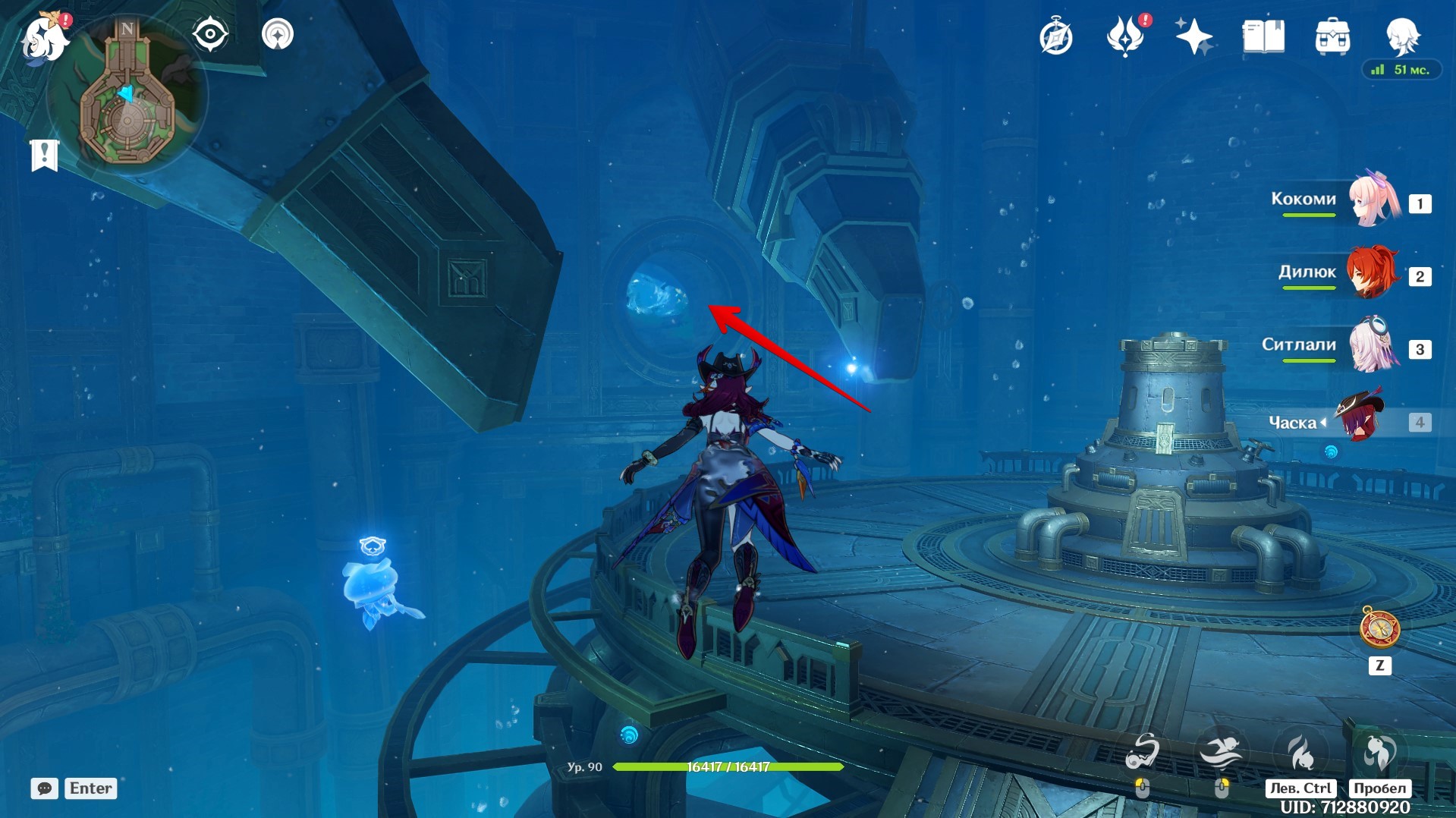Select active character Часка
1456x818 pixels.
point(1362,420)
